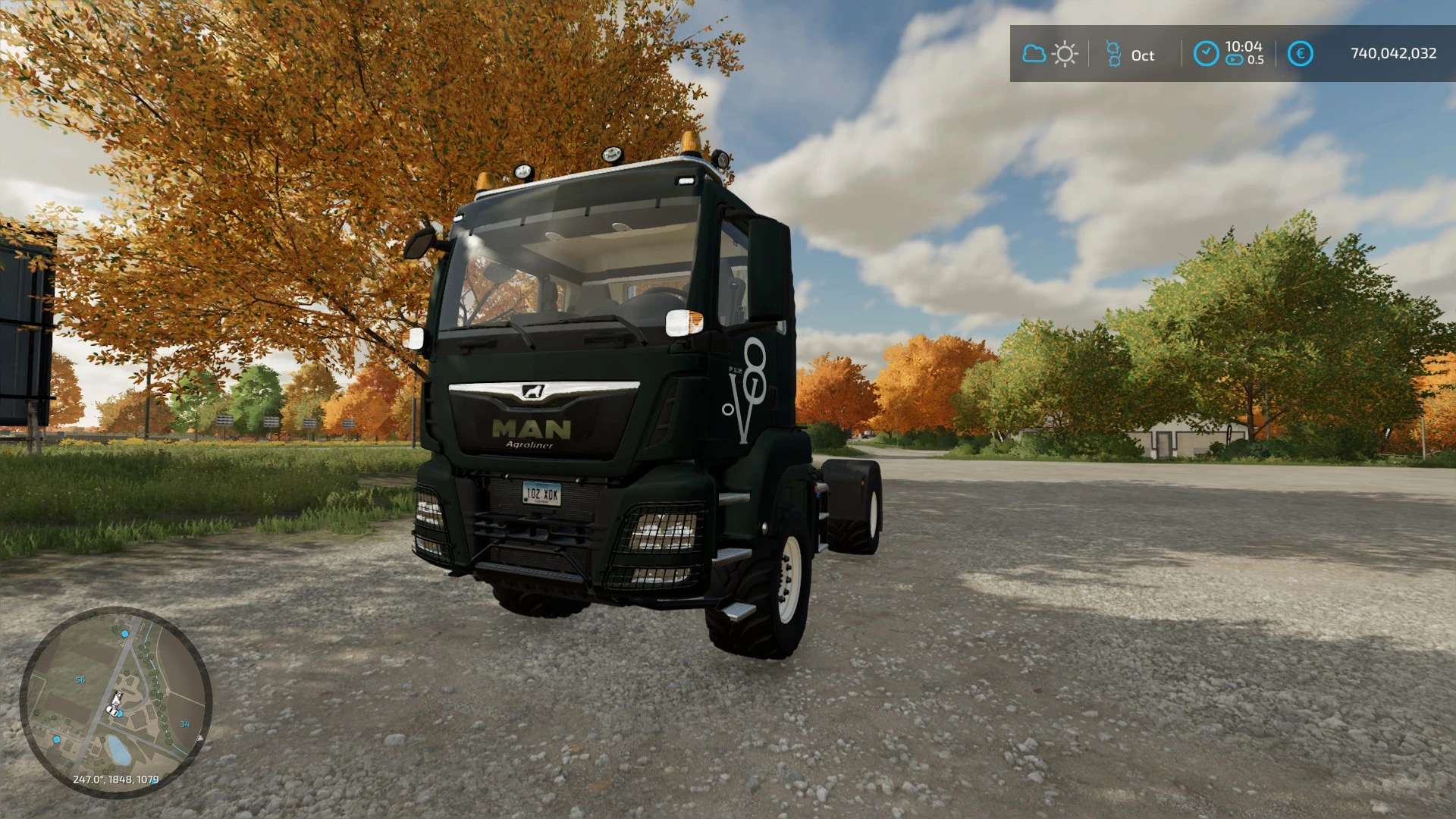Select the sun weather icon
The width and height of the screenshot is (1456, 819).
click(1065, 54)
